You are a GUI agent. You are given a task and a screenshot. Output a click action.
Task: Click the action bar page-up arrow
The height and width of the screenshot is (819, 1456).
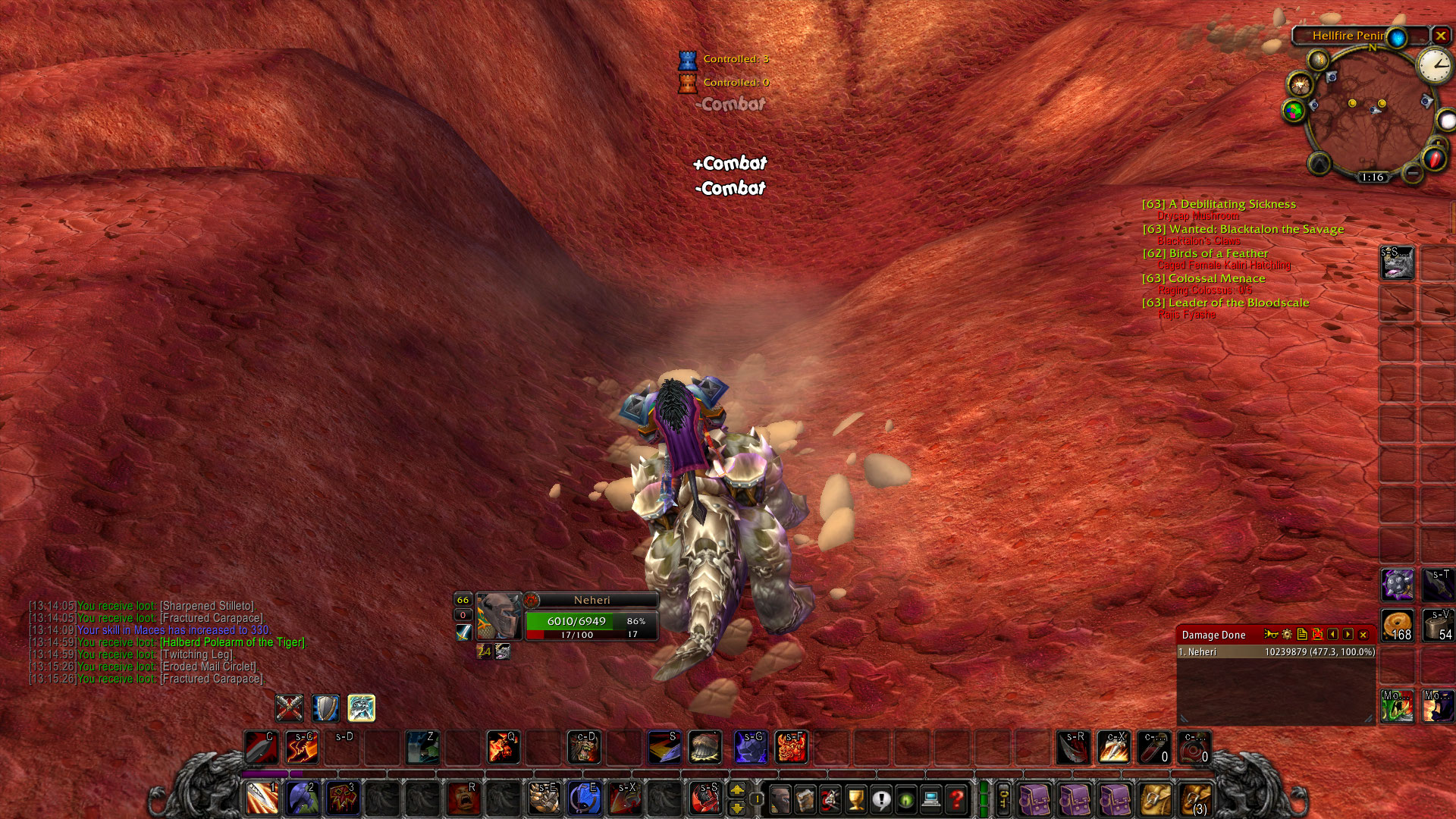coord(738,790)
